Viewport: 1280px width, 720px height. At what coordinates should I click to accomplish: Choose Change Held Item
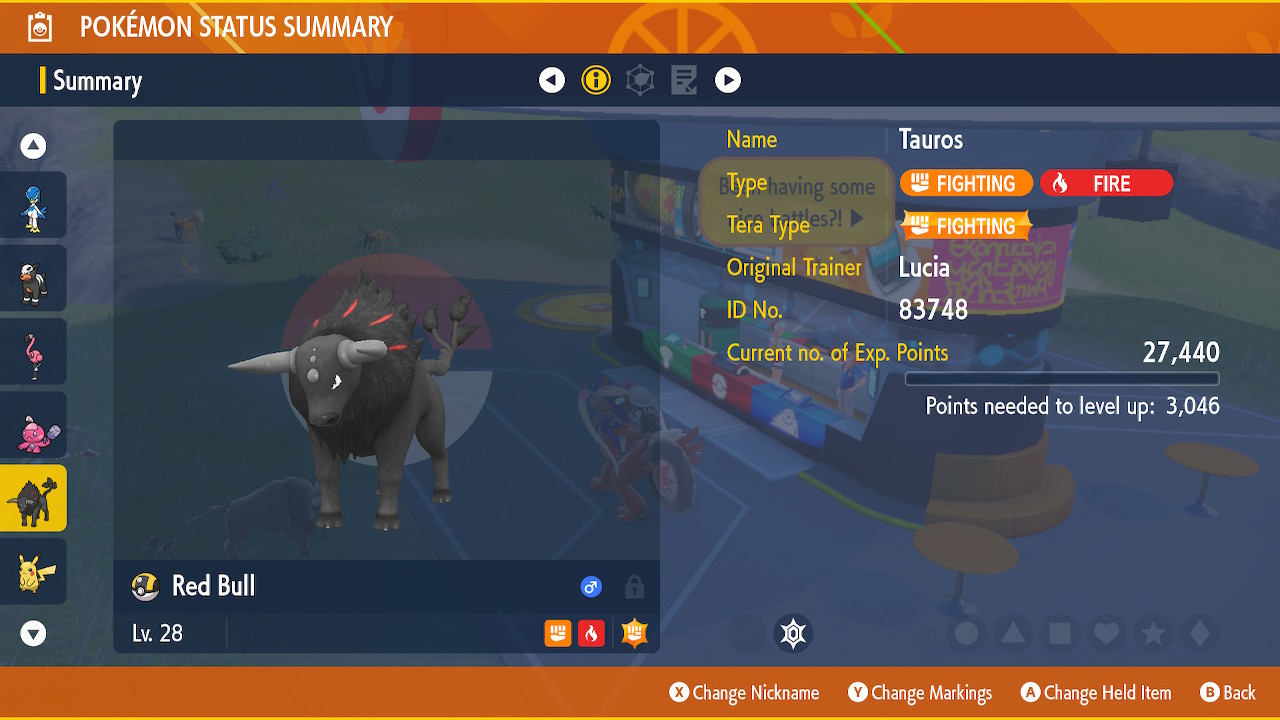click(1095, 693)
